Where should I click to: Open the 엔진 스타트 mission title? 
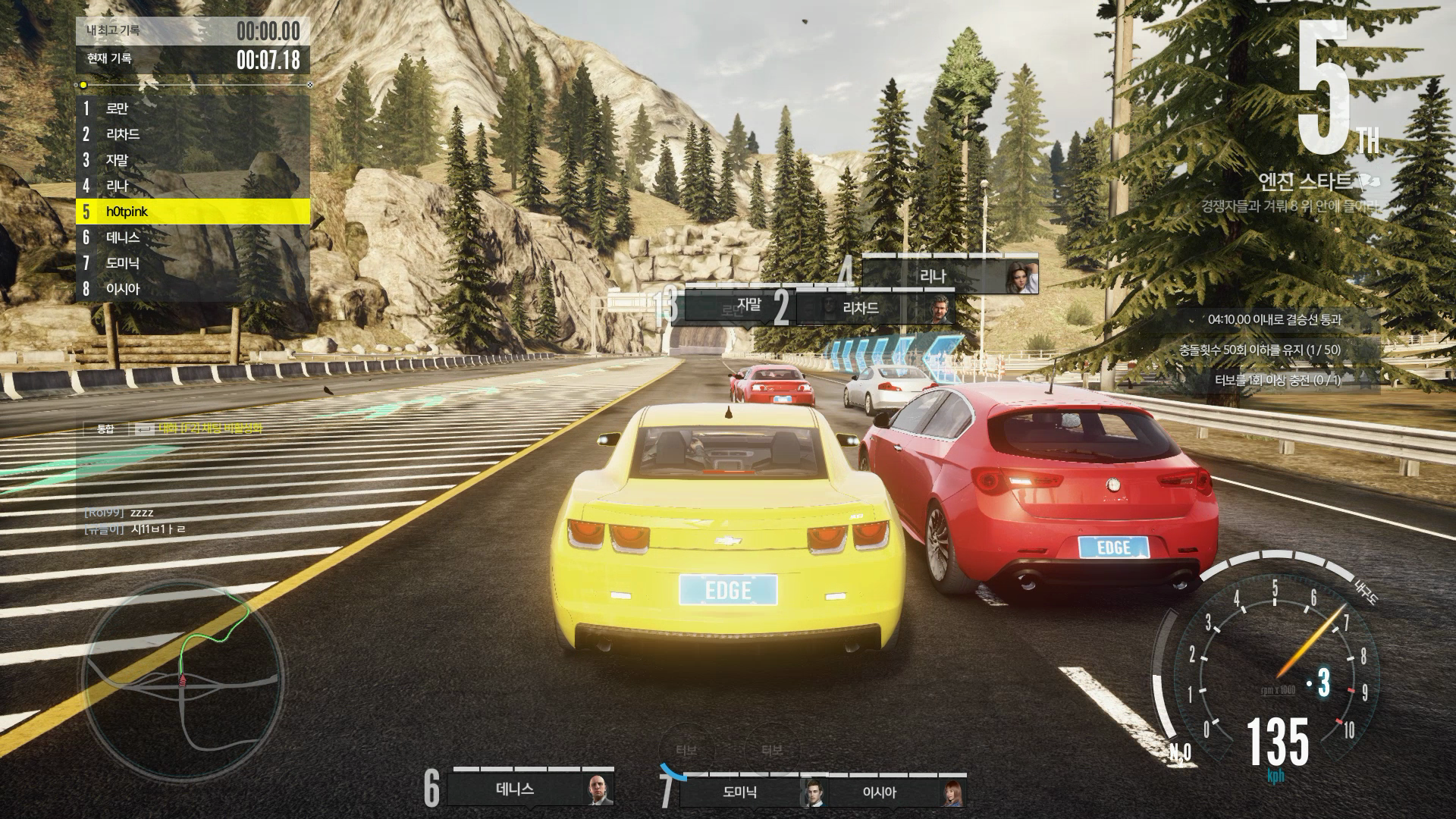1304,182
